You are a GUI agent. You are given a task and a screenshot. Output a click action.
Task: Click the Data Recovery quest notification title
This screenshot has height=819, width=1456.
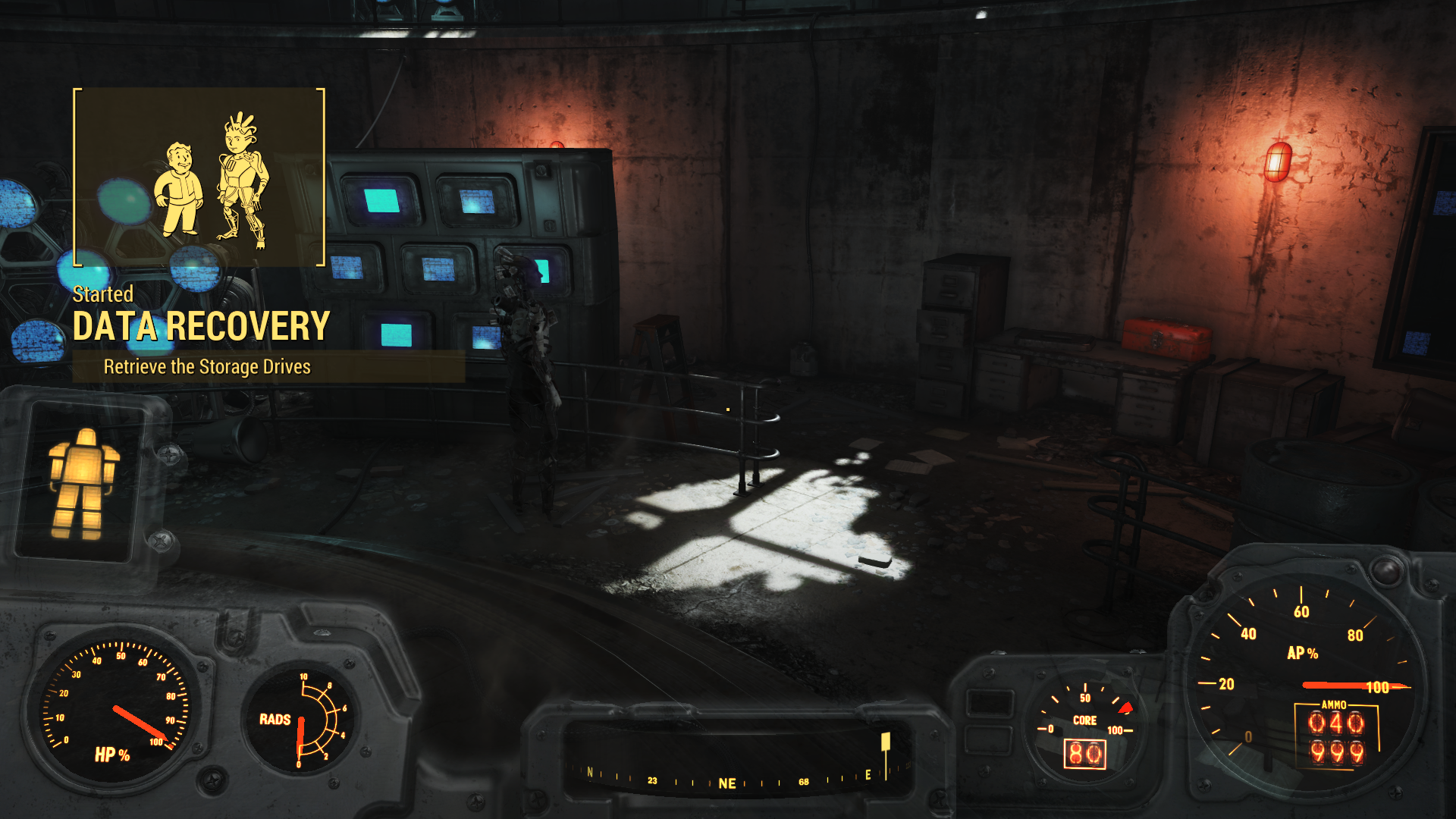(201, 327)
